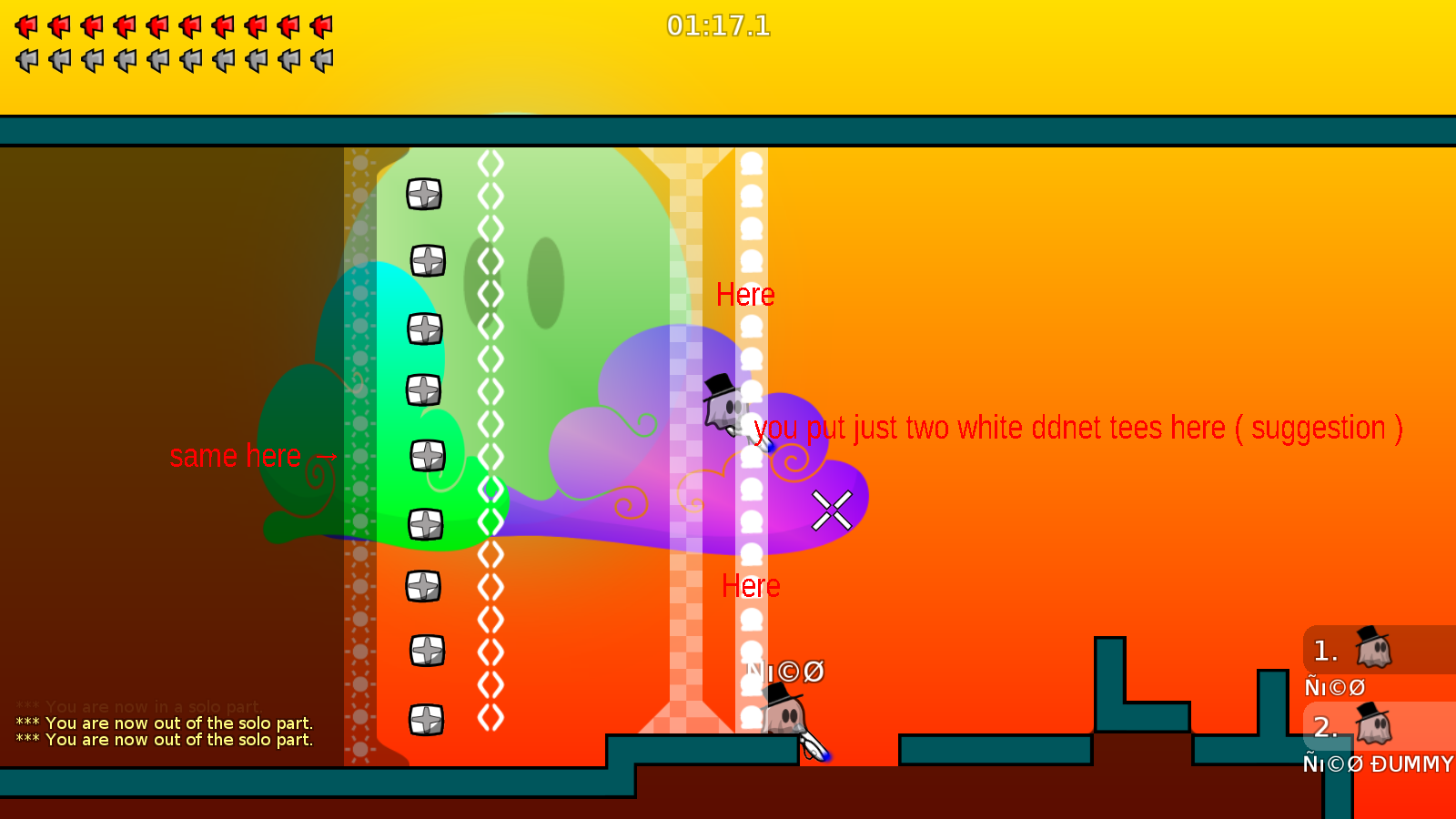Click the white spawn cross marker

point(830,510)
